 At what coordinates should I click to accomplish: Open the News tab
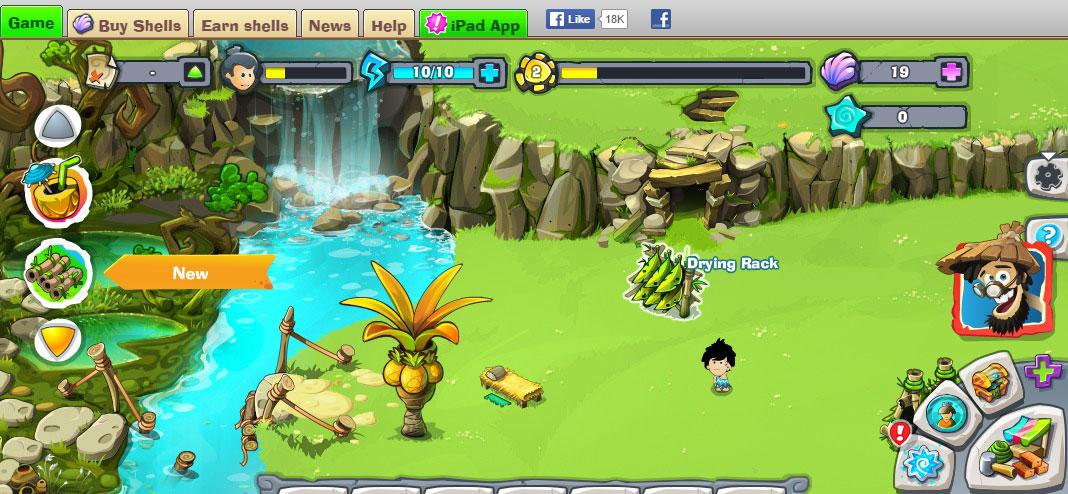(x=329, y=25)
